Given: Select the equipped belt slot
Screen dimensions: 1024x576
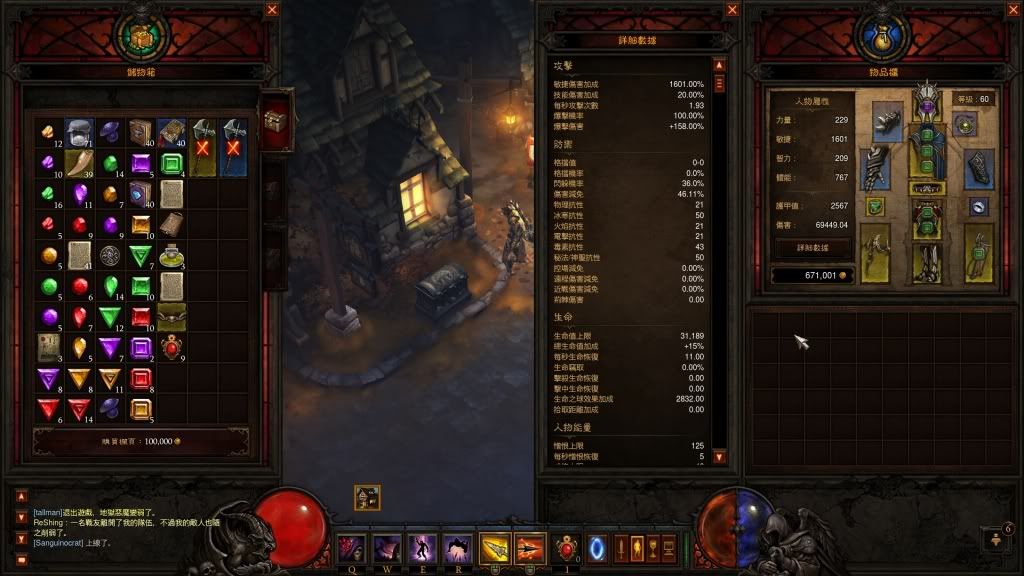Looking at the screenshot, I should [x=927, y=188].
